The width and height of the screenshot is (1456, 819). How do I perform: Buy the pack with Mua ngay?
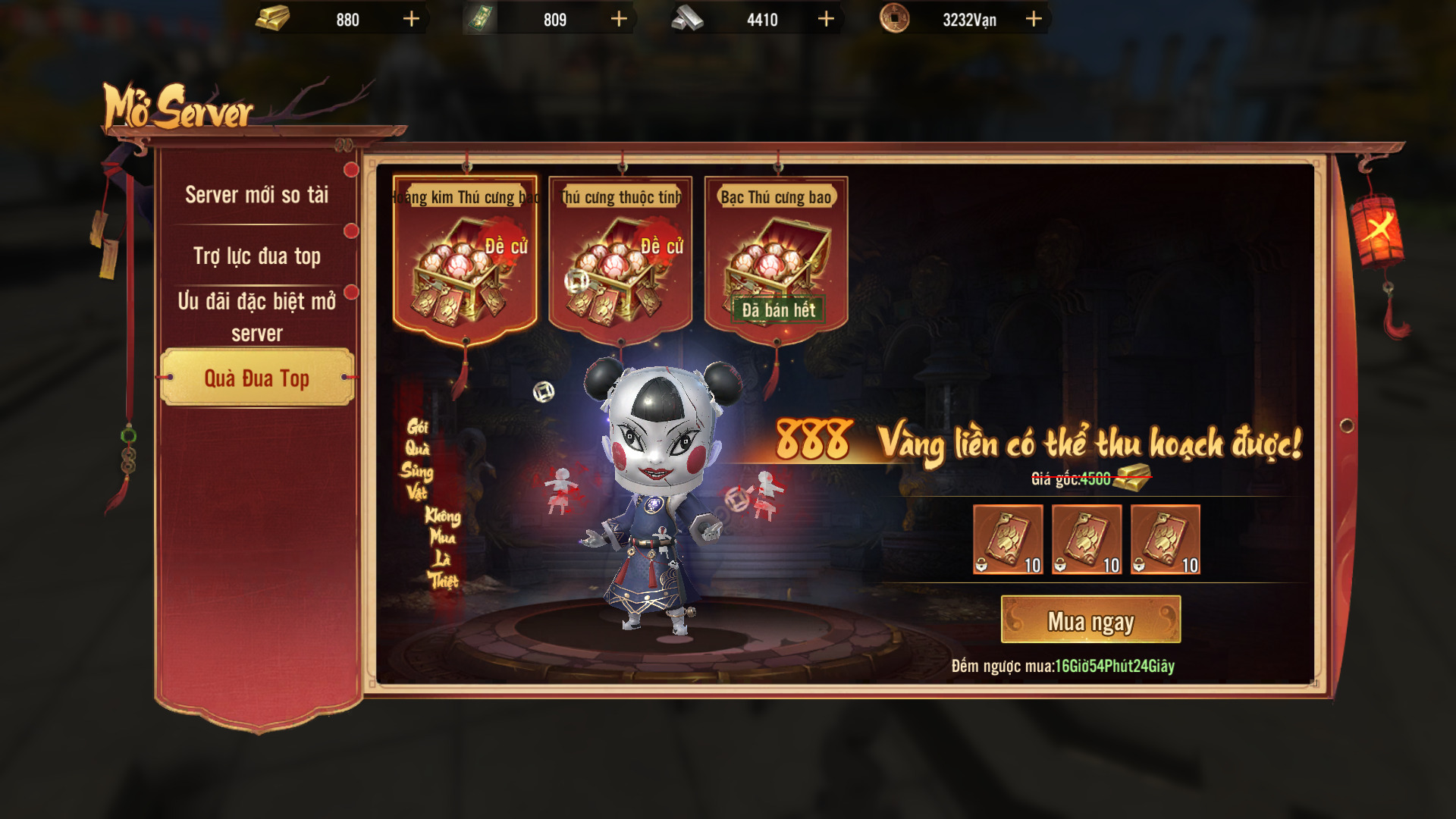(1090, 620)
